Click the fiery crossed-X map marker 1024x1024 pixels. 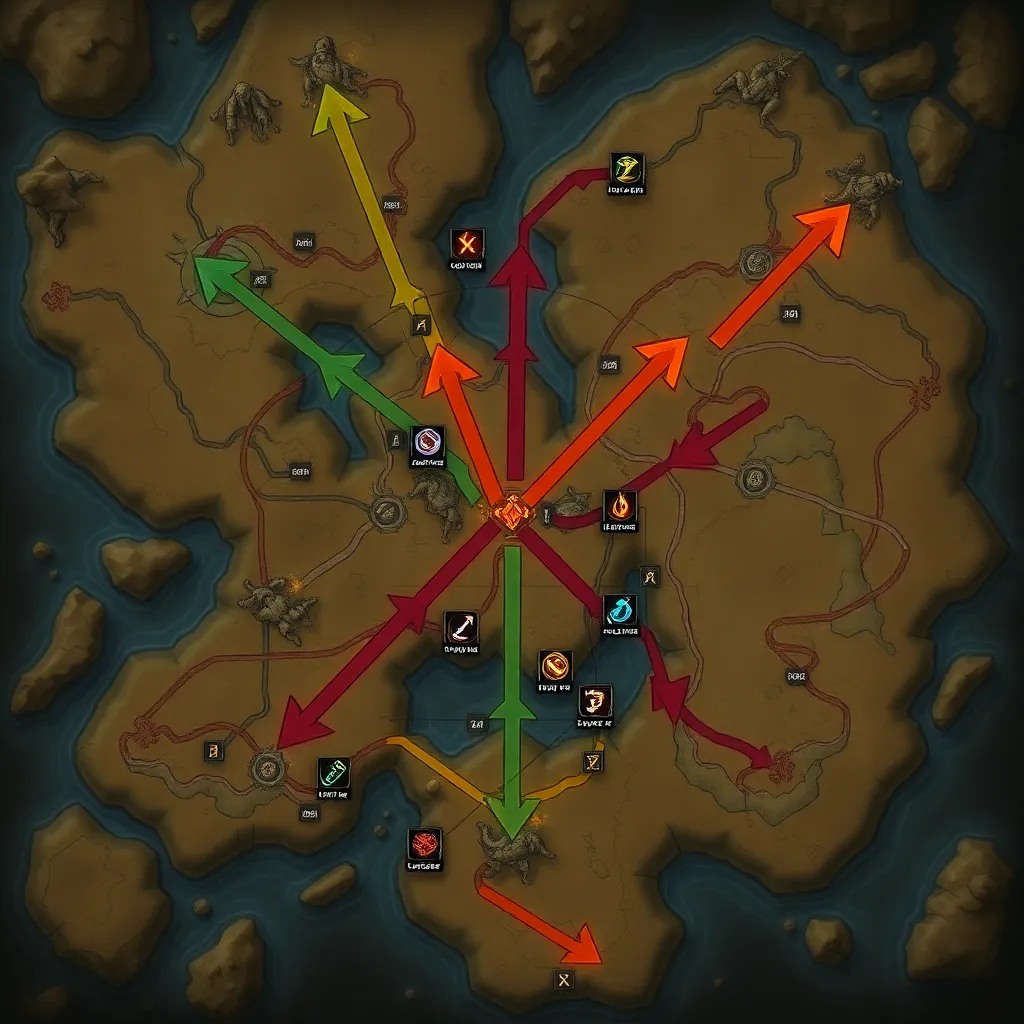[466, 244]
